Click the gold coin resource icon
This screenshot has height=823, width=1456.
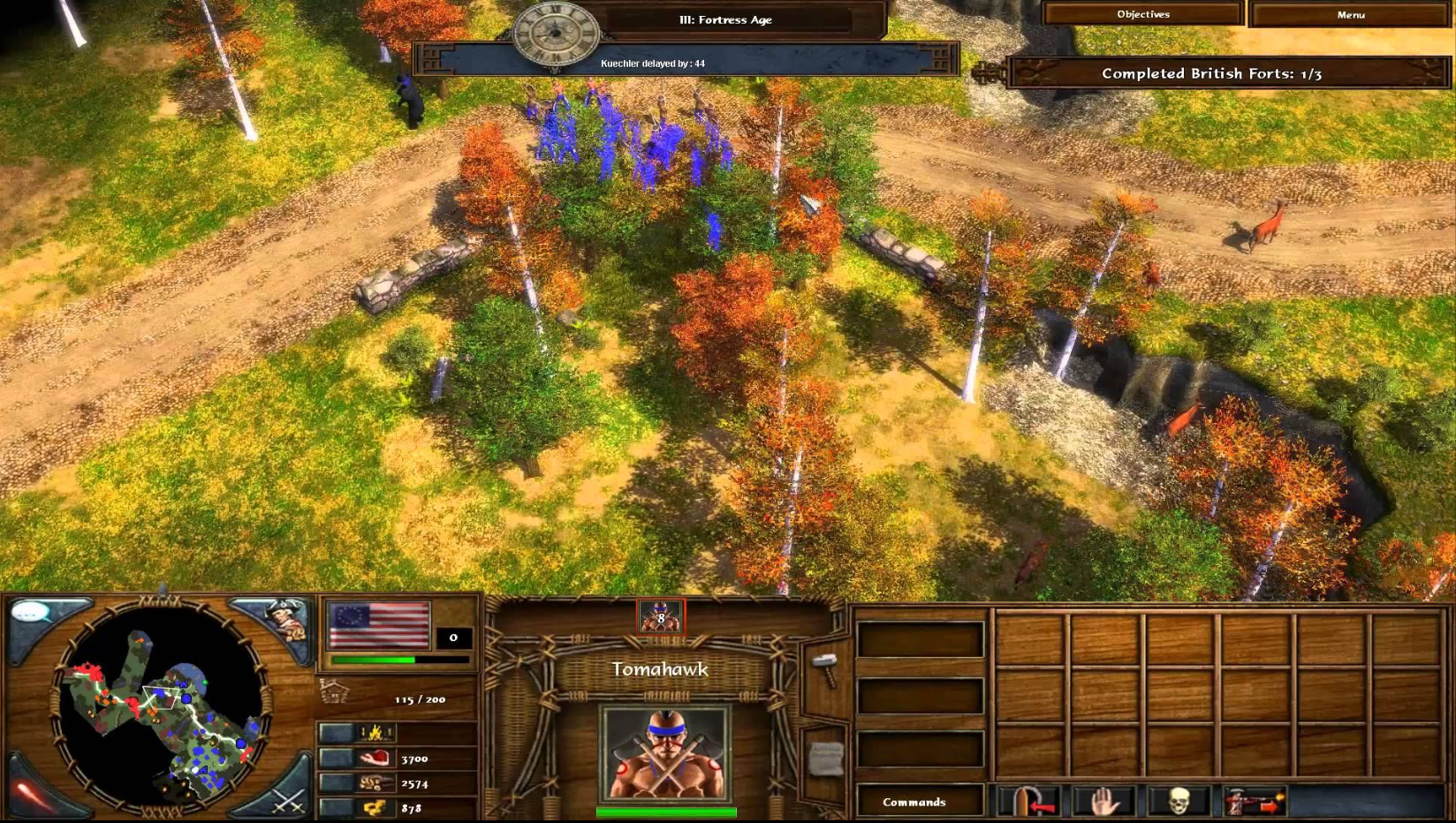(x=374, y=808)
